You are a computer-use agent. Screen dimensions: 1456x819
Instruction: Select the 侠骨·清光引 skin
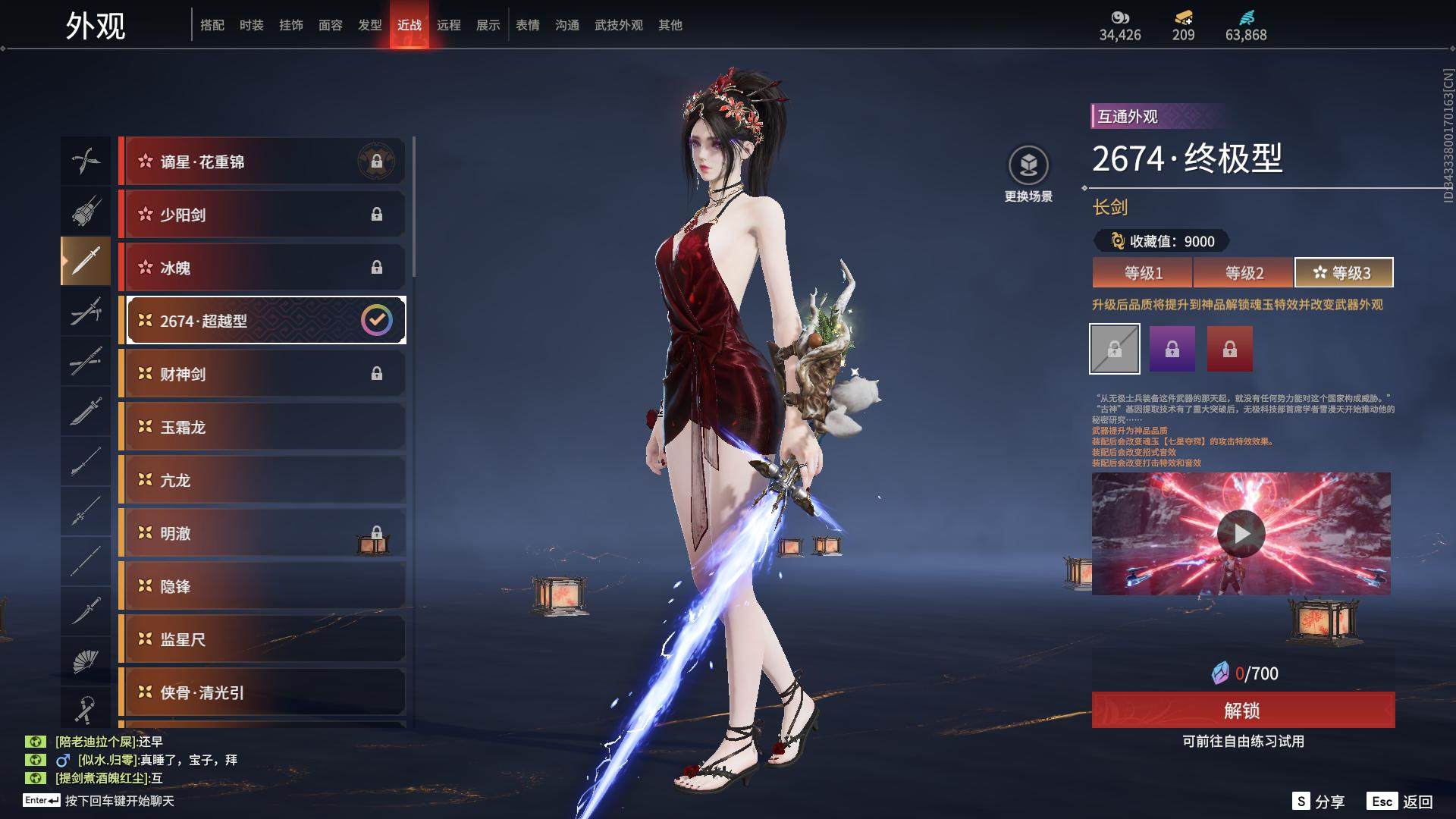pyautogui.click(x=262, y=692)
